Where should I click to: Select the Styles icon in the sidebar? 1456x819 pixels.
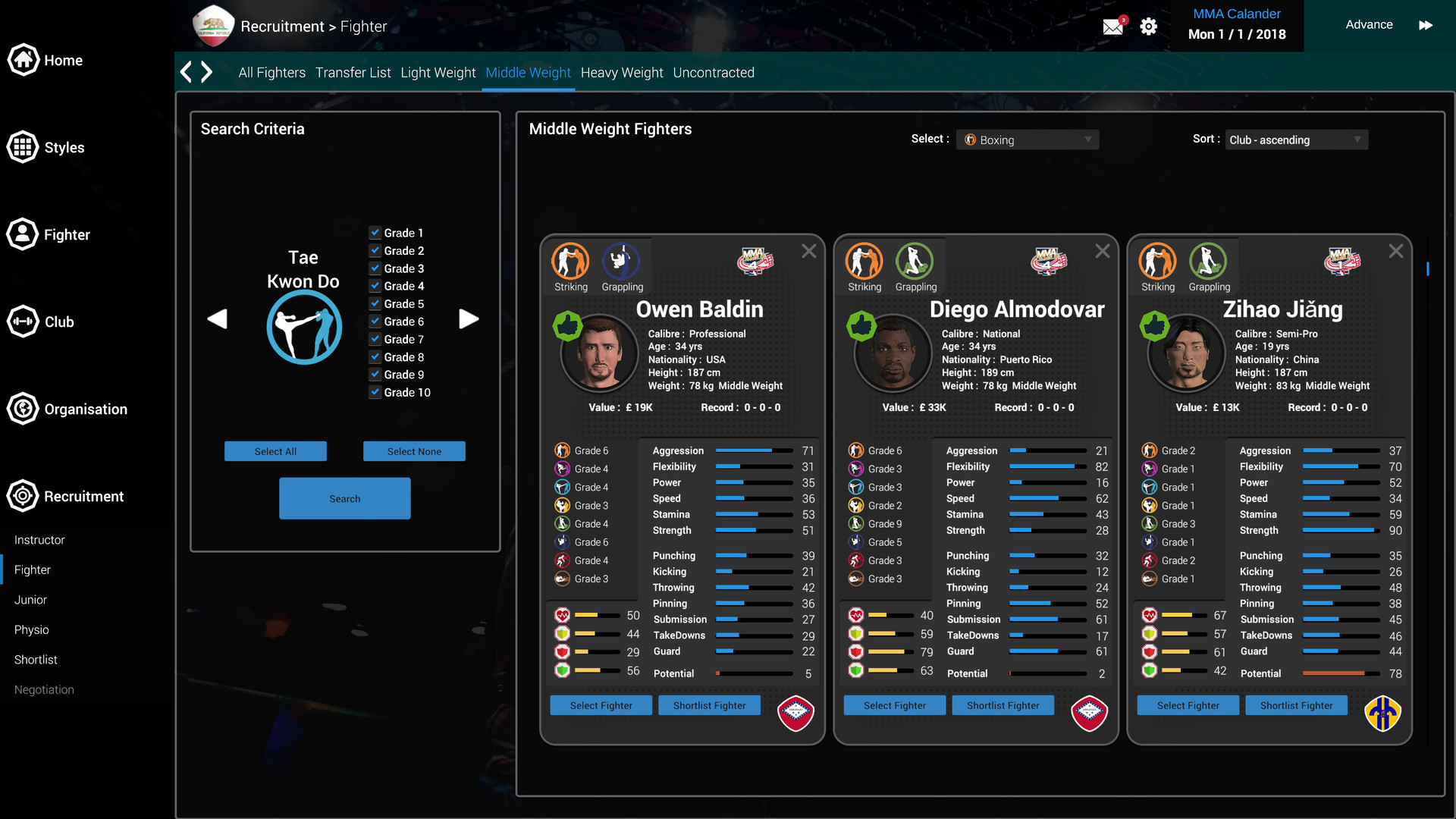(x=23, y=147)
